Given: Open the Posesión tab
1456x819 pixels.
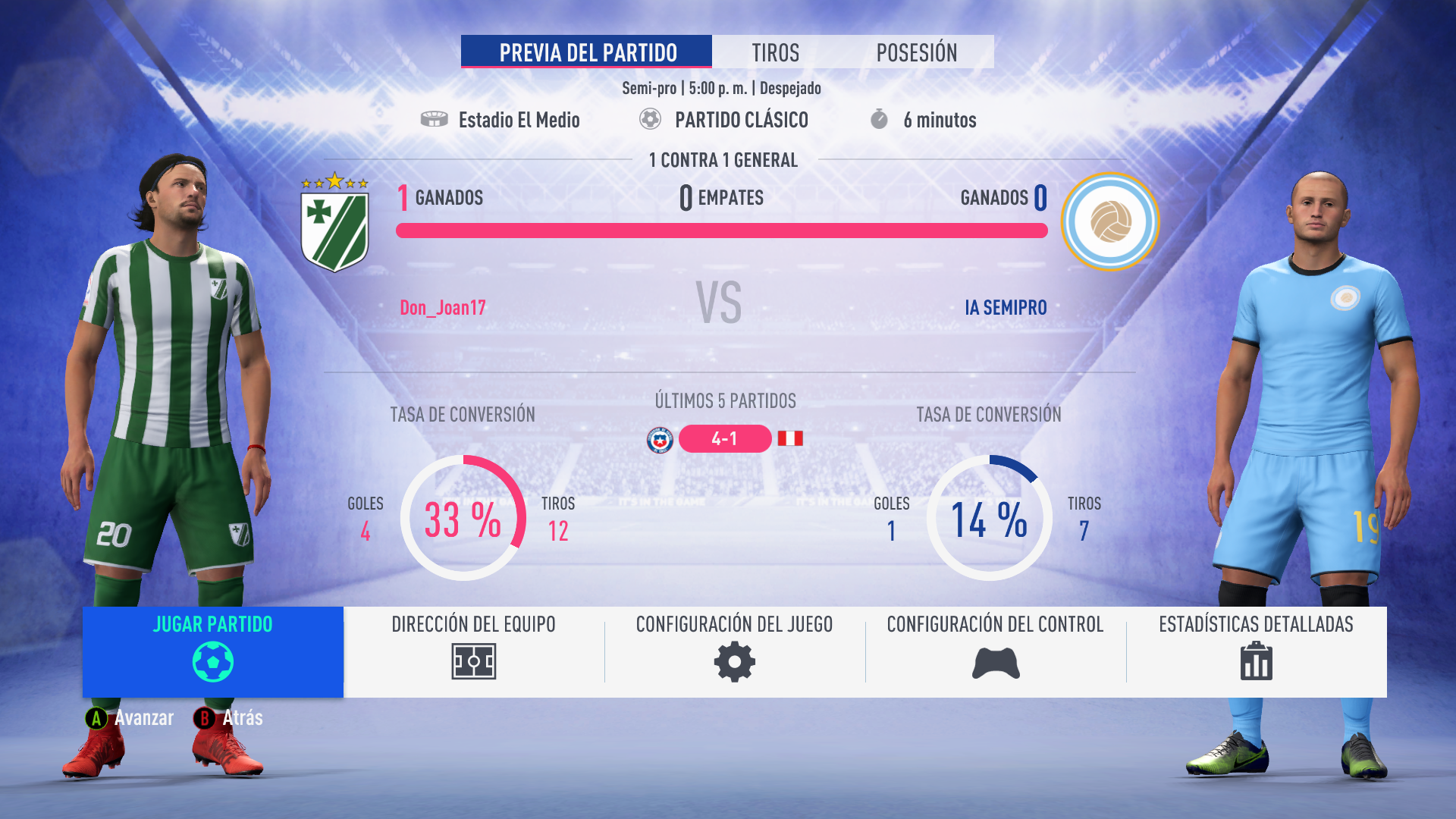Looking at the screenshot, I should pos(916,52).
